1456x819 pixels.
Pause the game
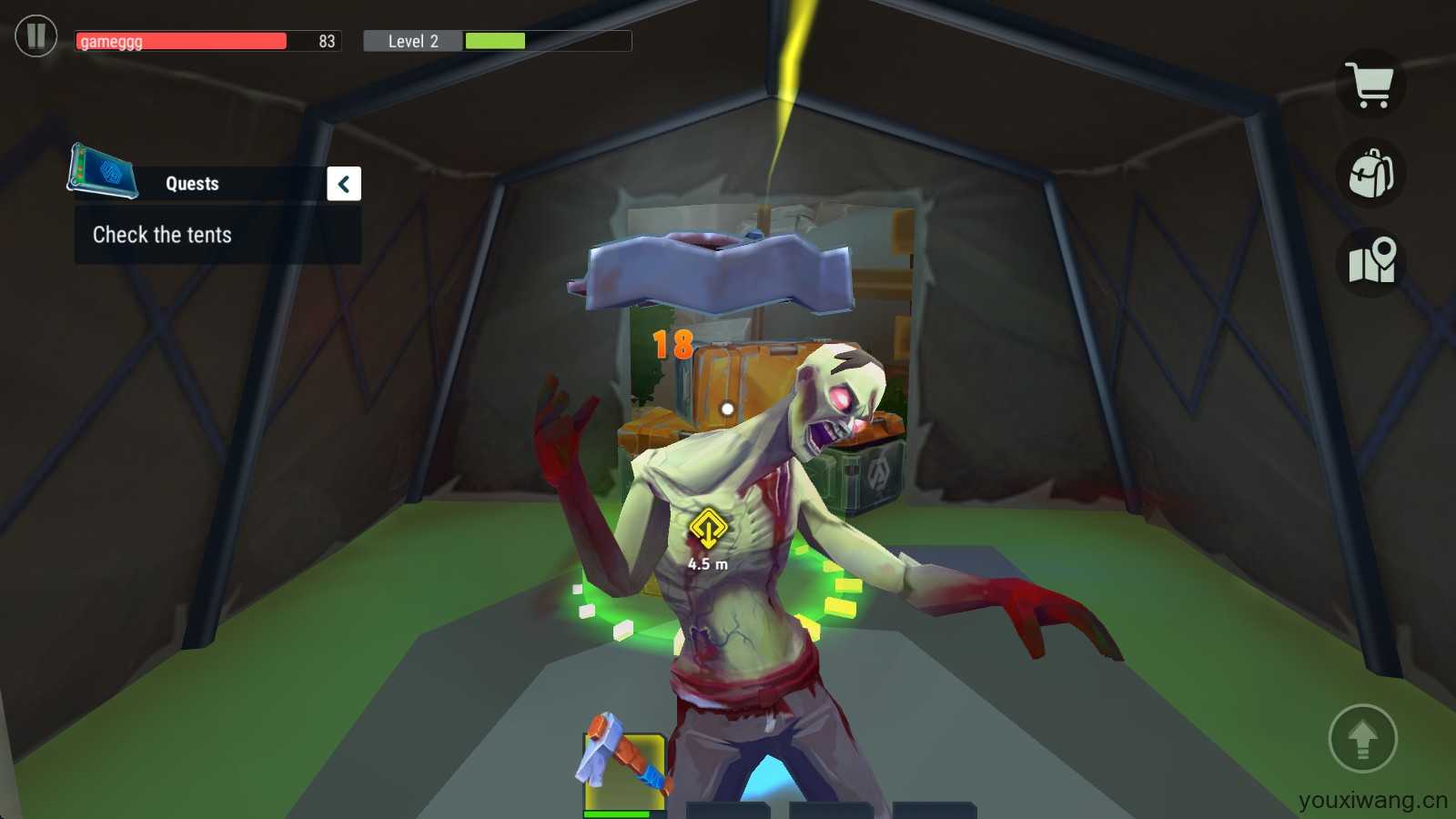(x=36, y=36)
